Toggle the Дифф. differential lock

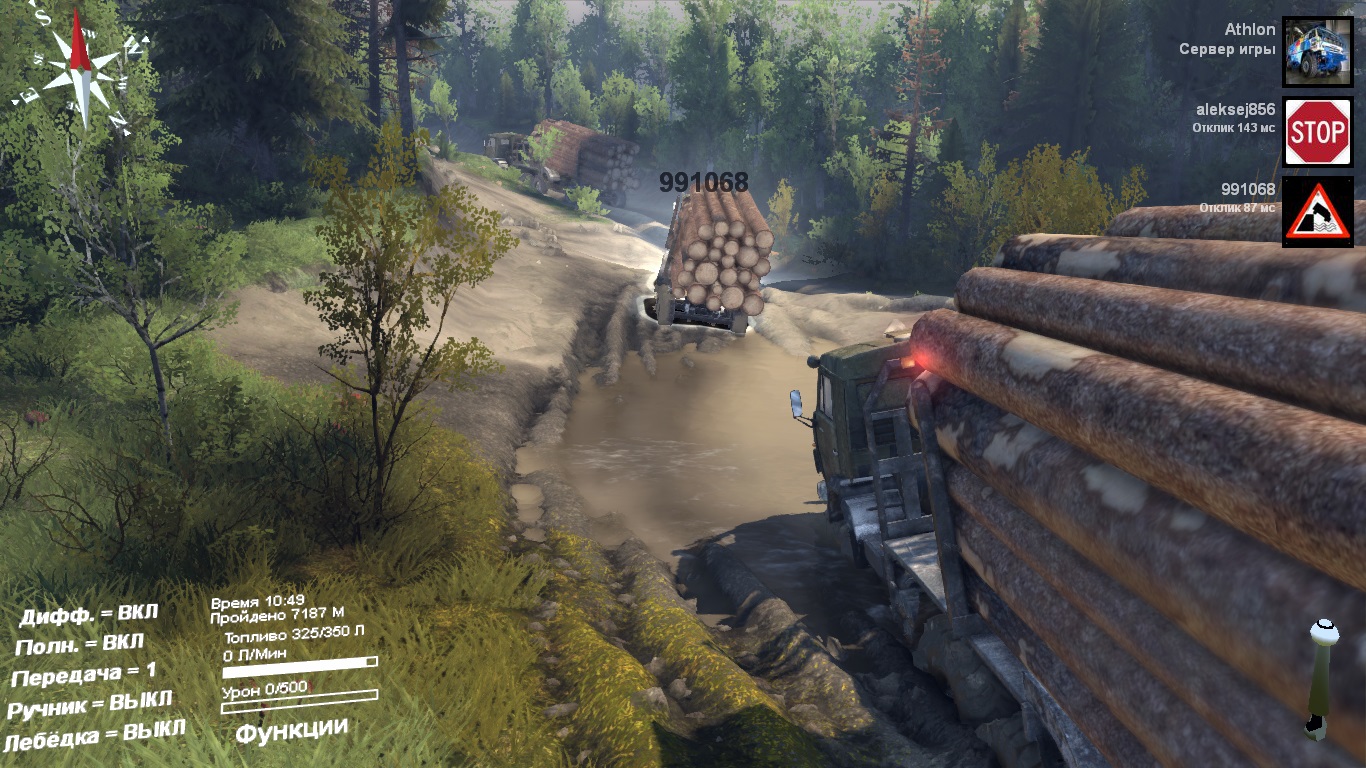pyautogui.click(x=88, y=614)
